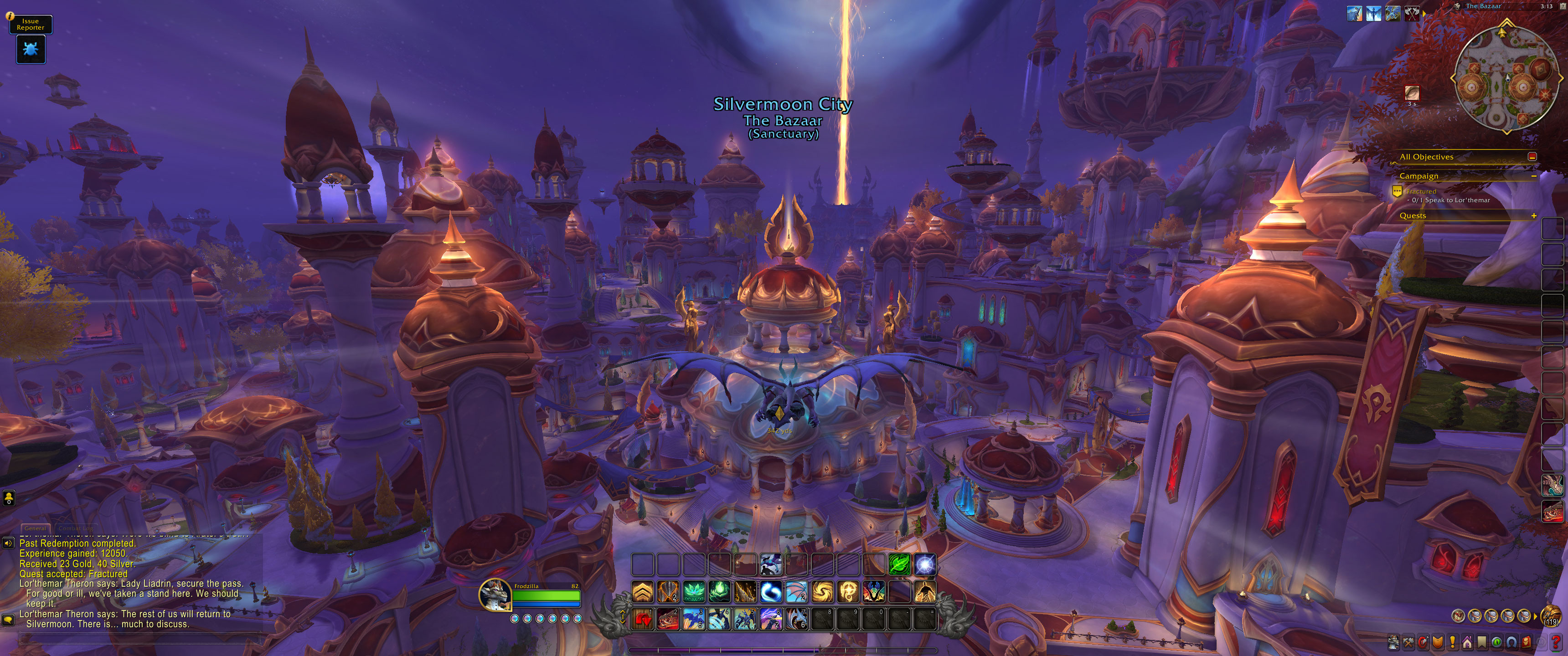The height and width of the screenshot is (656, 1568).
Task: Switch to the General chat tab
Action: (35, 528)
